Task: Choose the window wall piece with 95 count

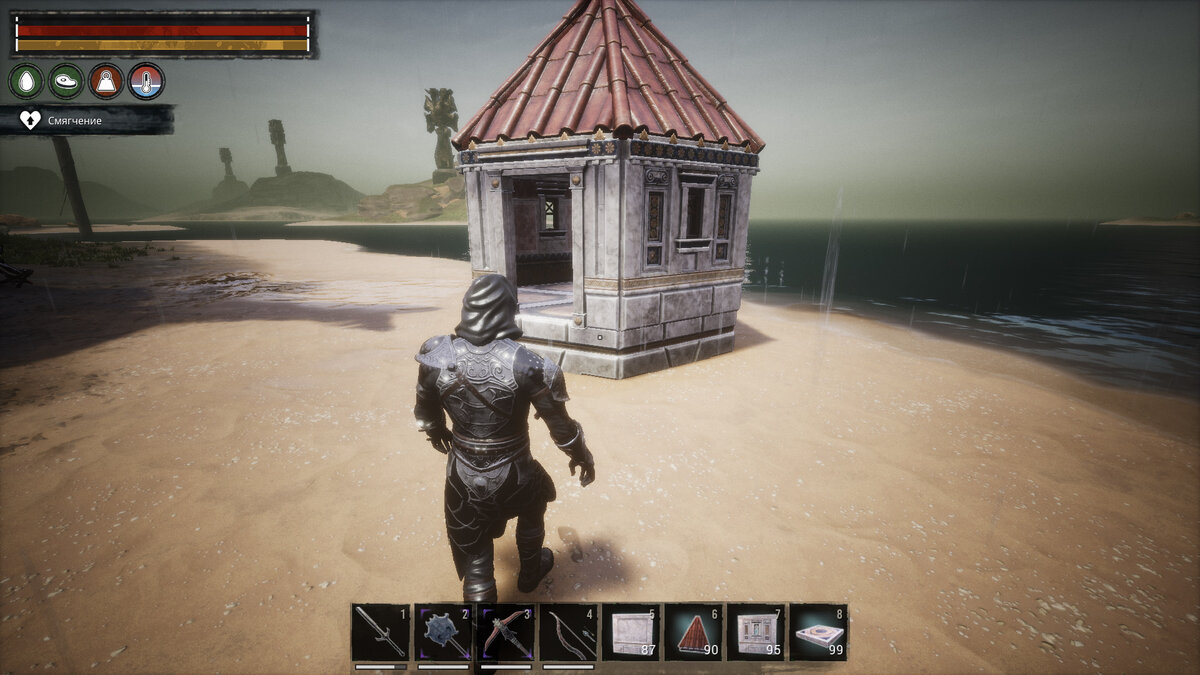Action: coord(756,632)
